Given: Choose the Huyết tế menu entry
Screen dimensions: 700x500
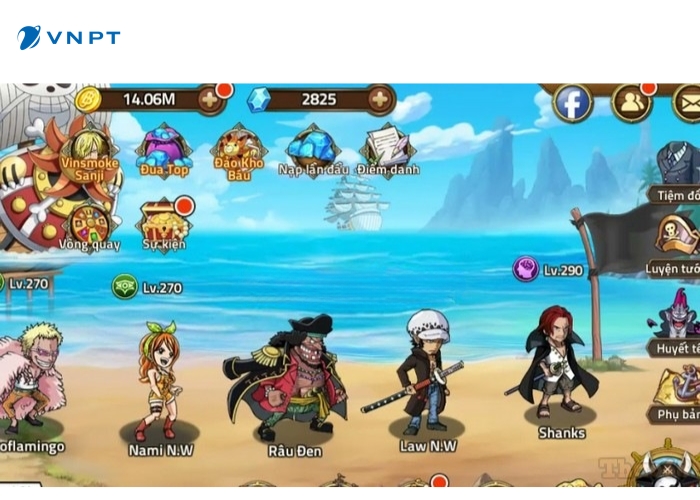Looking at the screenshot, I should [676, 318].
